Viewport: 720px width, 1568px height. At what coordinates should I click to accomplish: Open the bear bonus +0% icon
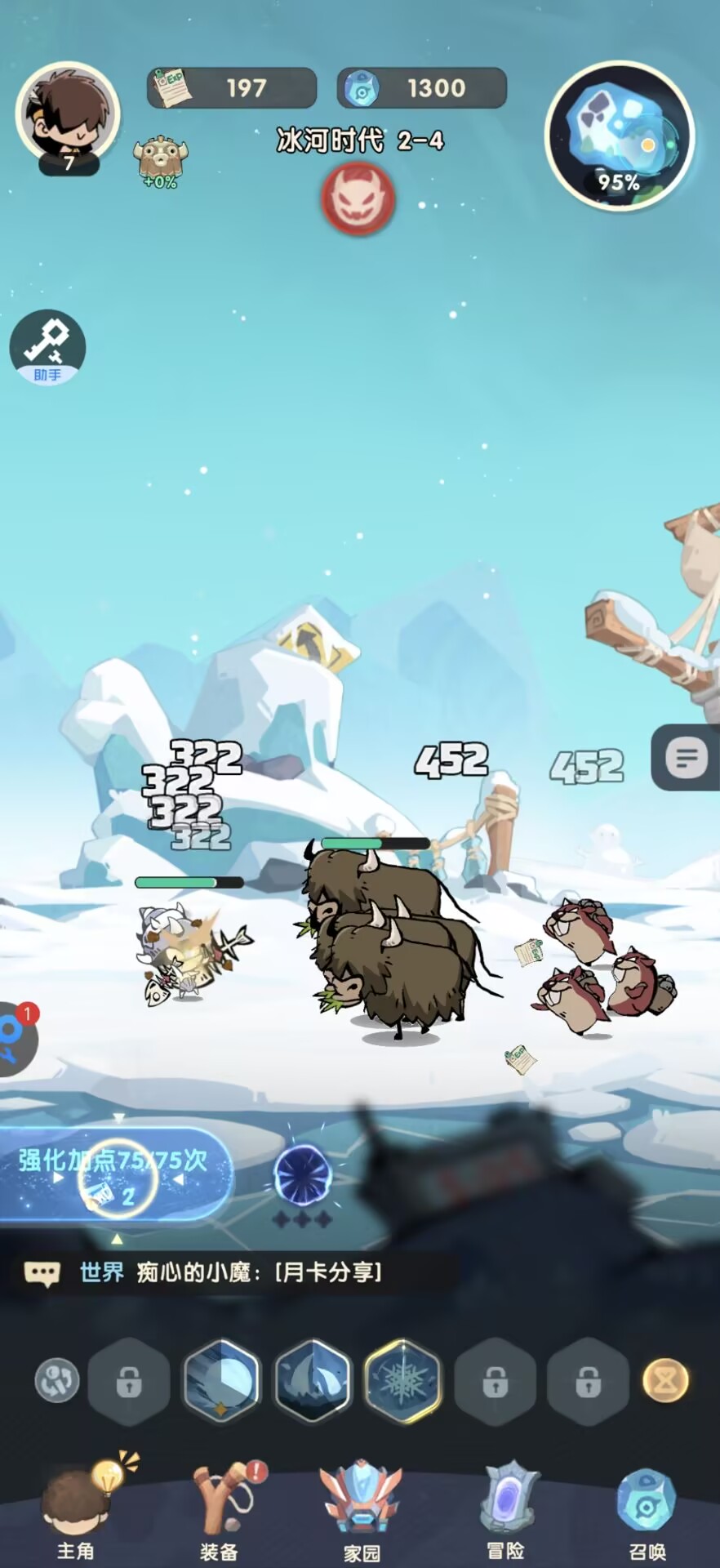160,161
